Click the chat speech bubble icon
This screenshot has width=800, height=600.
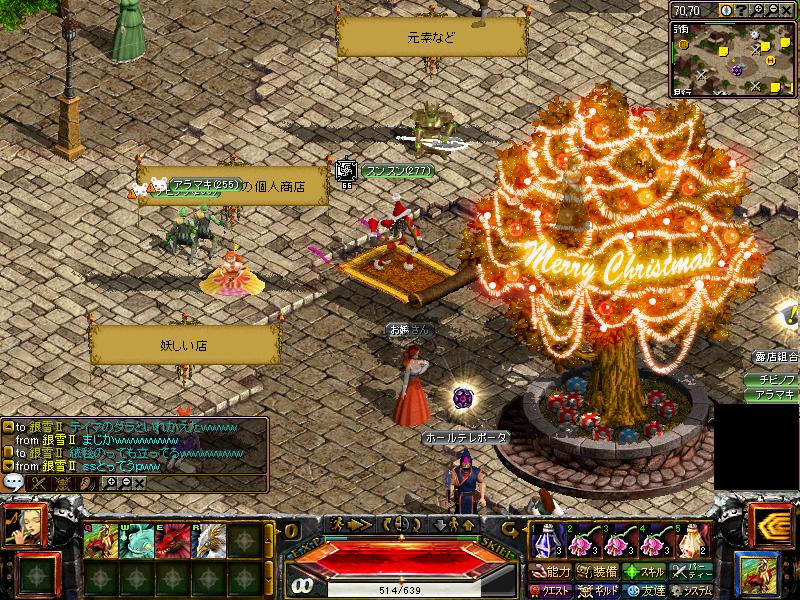(x=13, y=482)
